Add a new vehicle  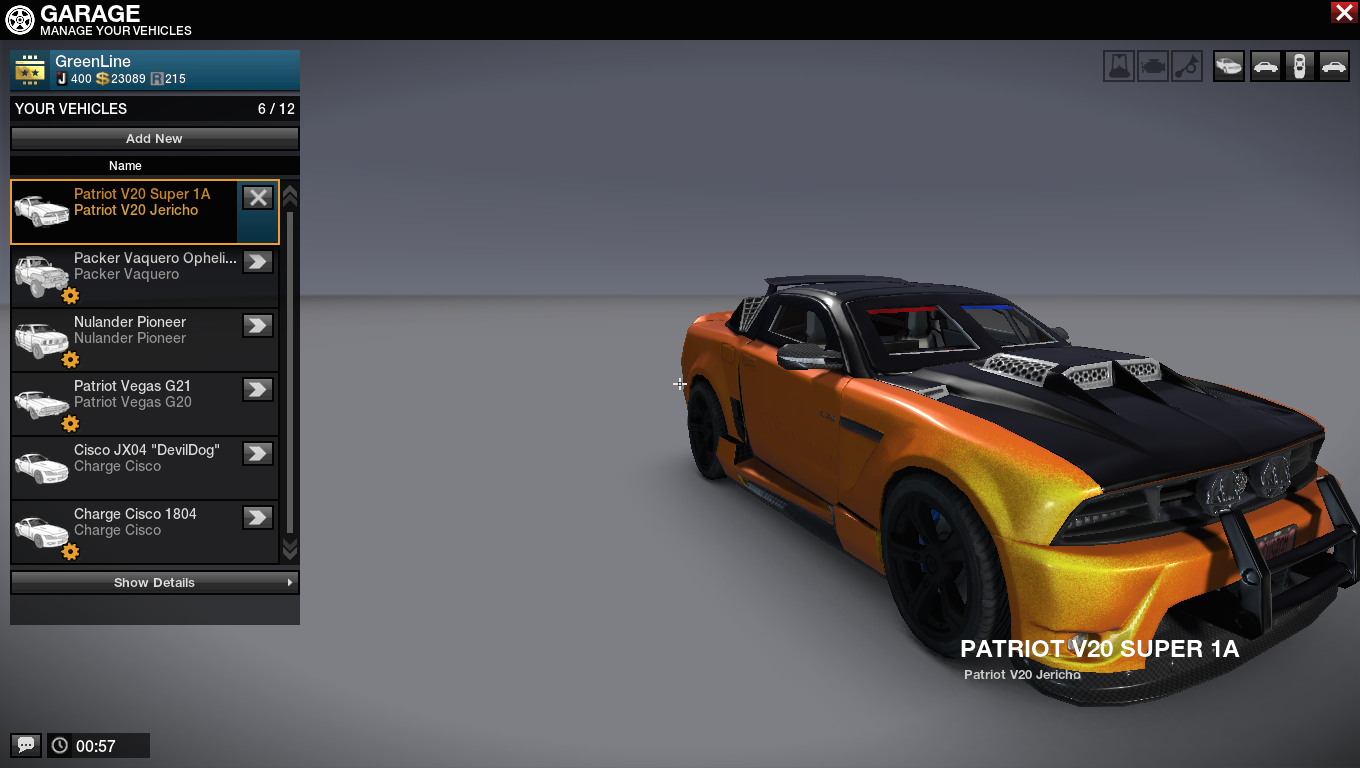pos(154,138)
